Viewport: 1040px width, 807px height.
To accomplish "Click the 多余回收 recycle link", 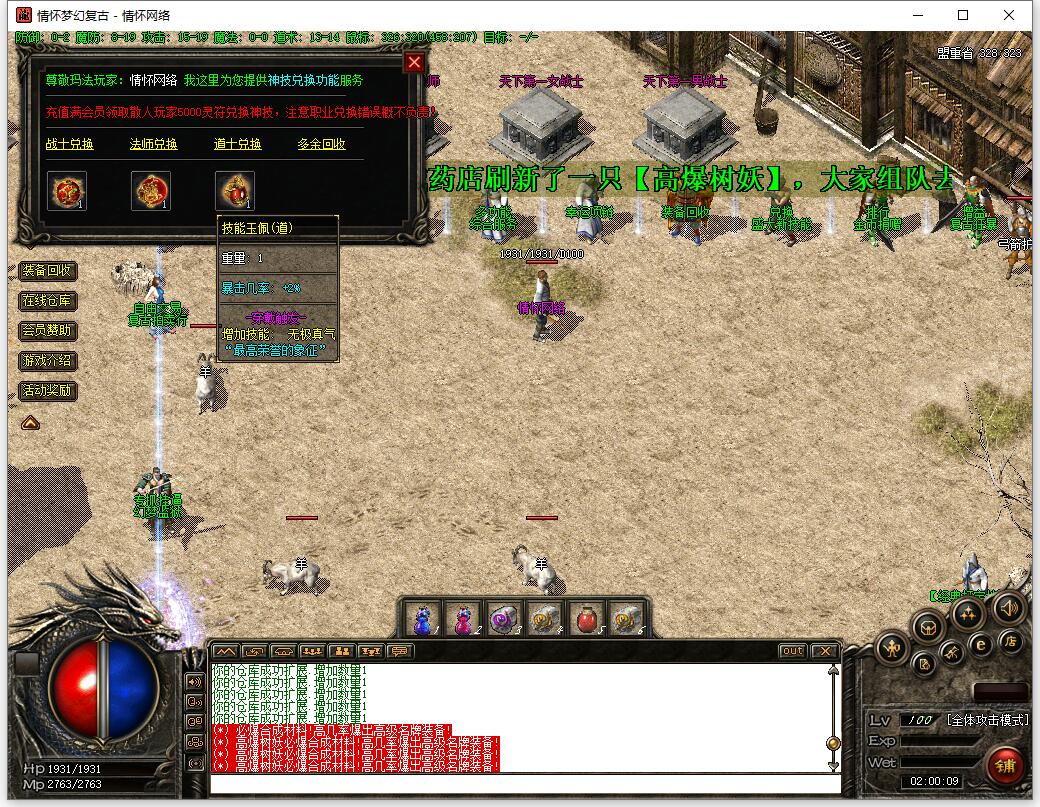I will point(321,144).
